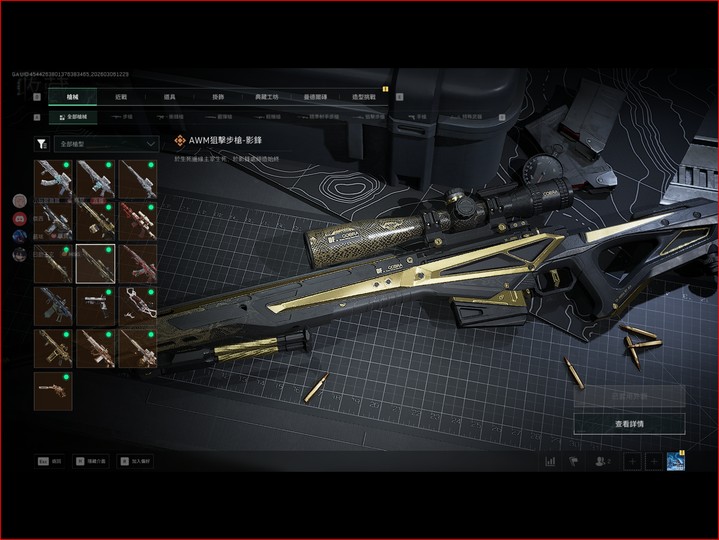Choose the red sniper rifle skin tile
The width and height of the screenshot is (719, 540).
pos(137,221)
